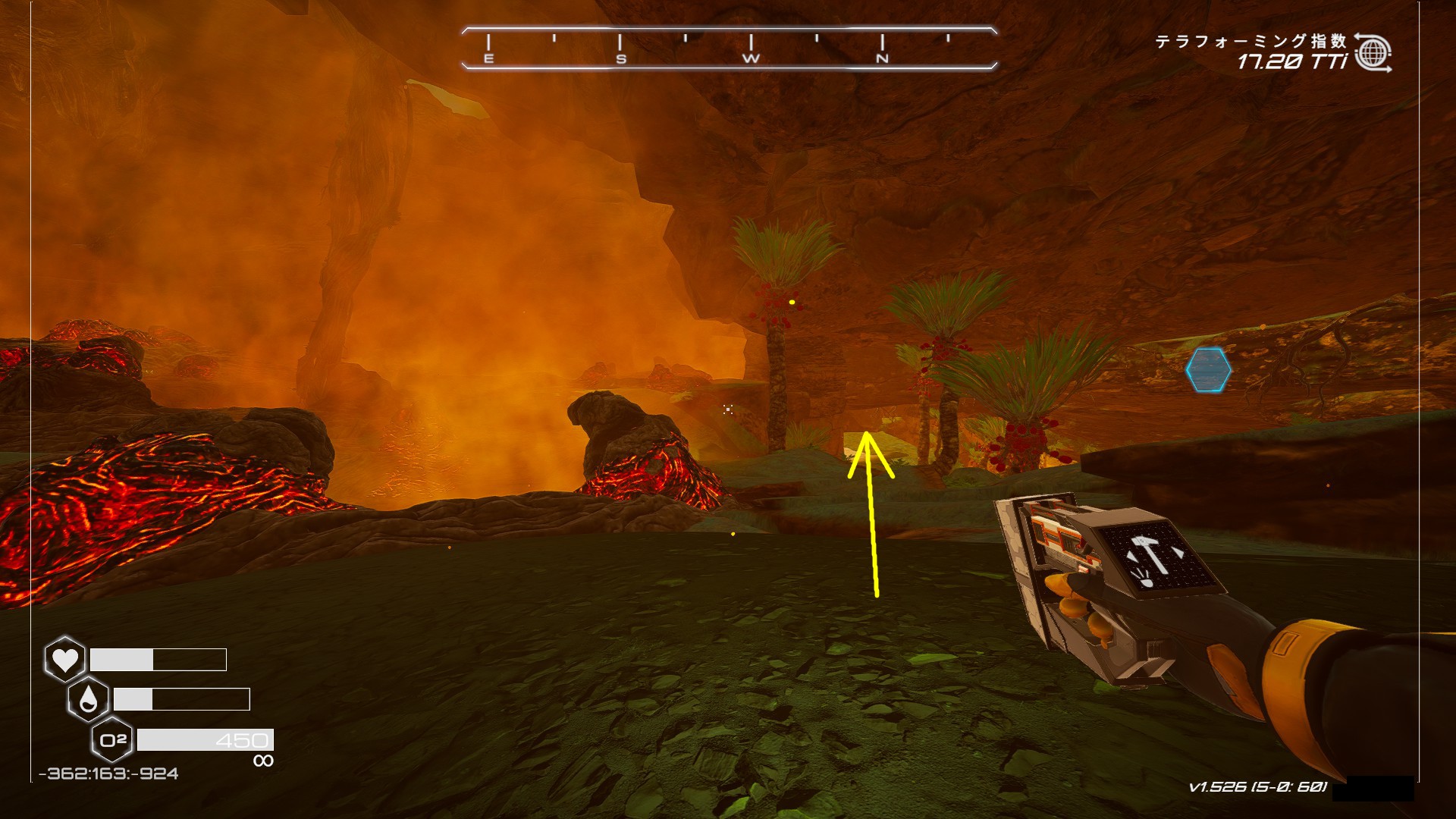Click the water droplet thirst icon
The width and height of the screenshot is (1456, 819).
(89, 699)
